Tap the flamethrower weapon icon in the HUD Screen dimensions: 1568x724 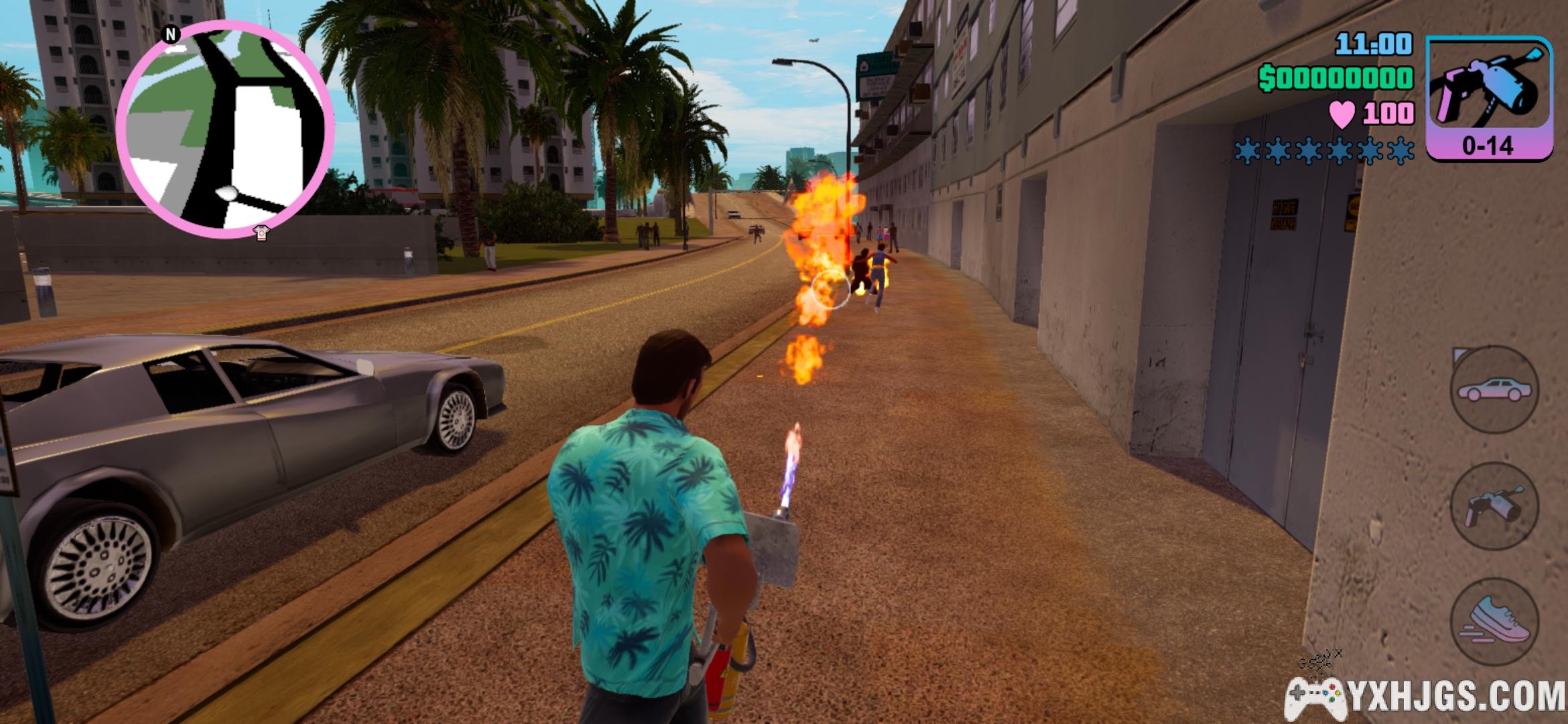click(x=1489, y=99)
